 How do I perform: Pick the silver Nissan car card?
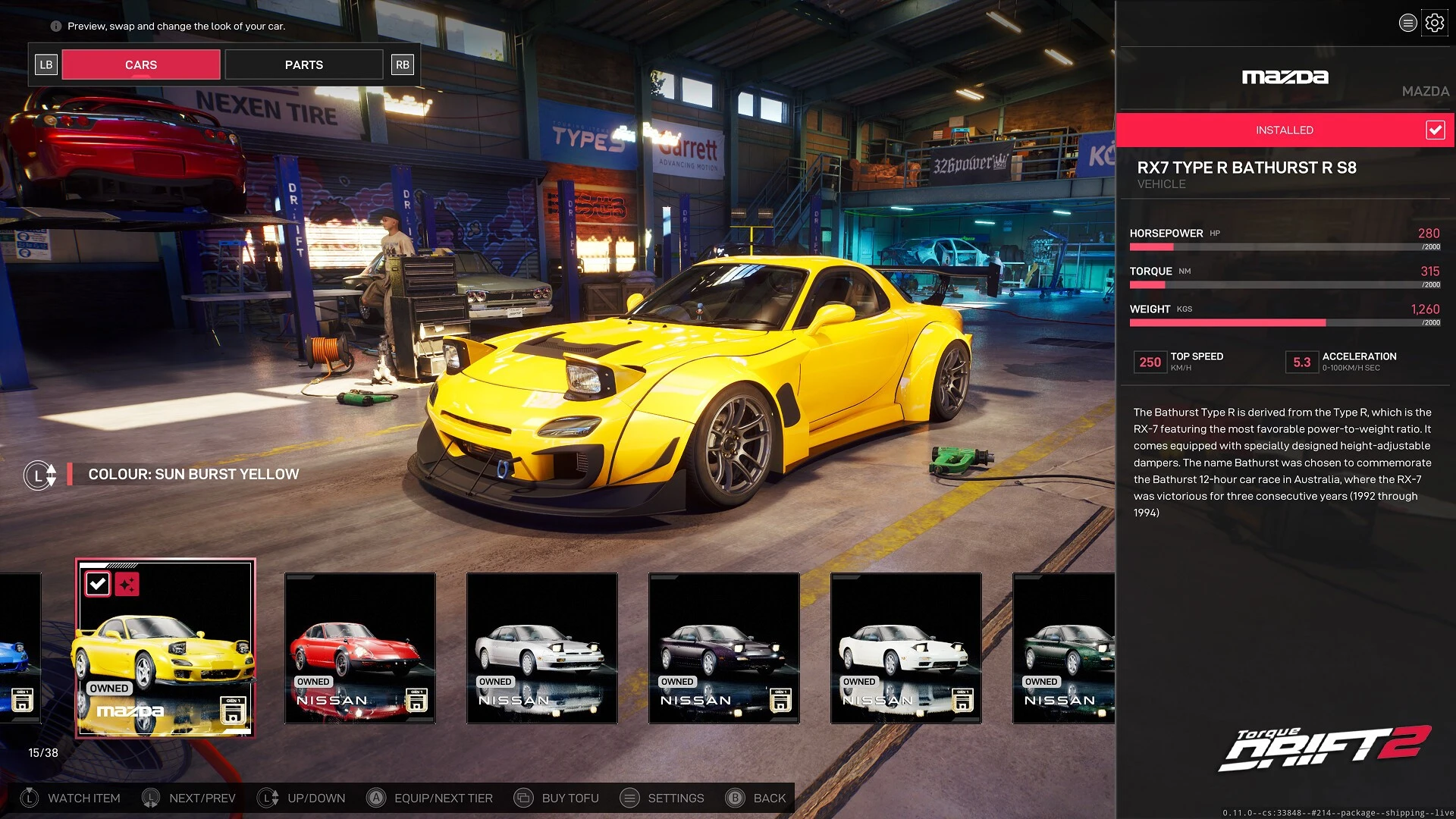pos(541,648)
